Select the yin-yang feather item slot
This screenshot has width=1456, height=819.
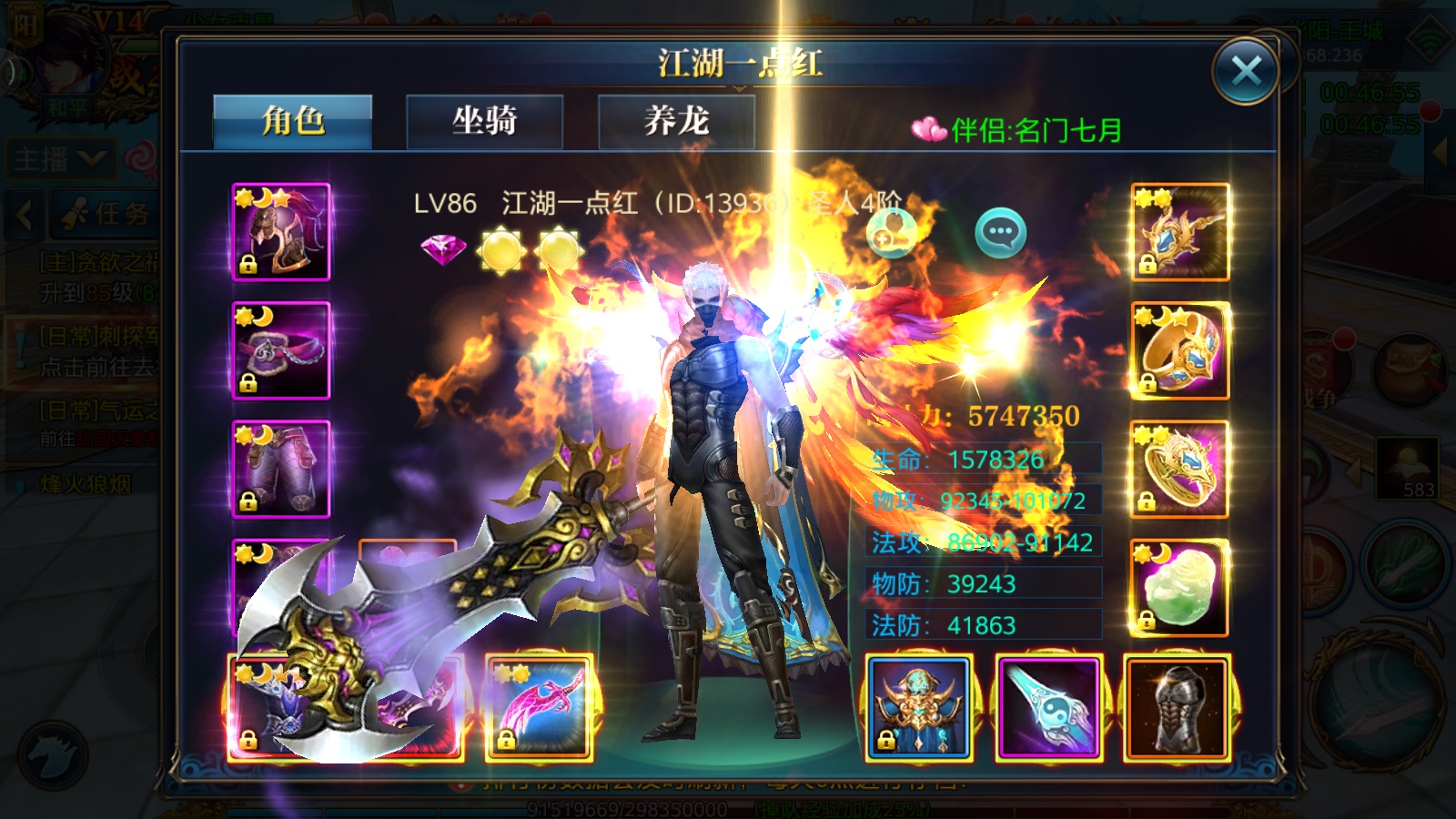coord(1049,707)
